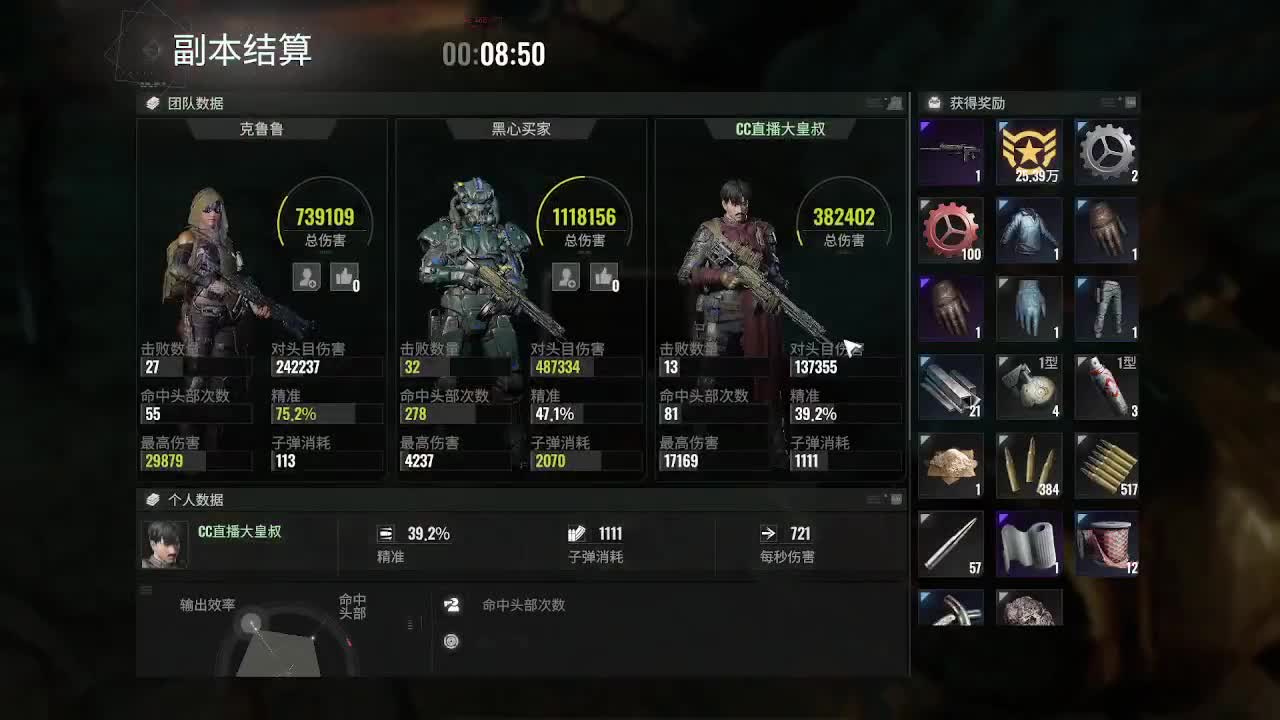The image size is (1280, 720).
Task: Click the 命中头部次数 headshot count icon
Action: (x=452, y=604)
